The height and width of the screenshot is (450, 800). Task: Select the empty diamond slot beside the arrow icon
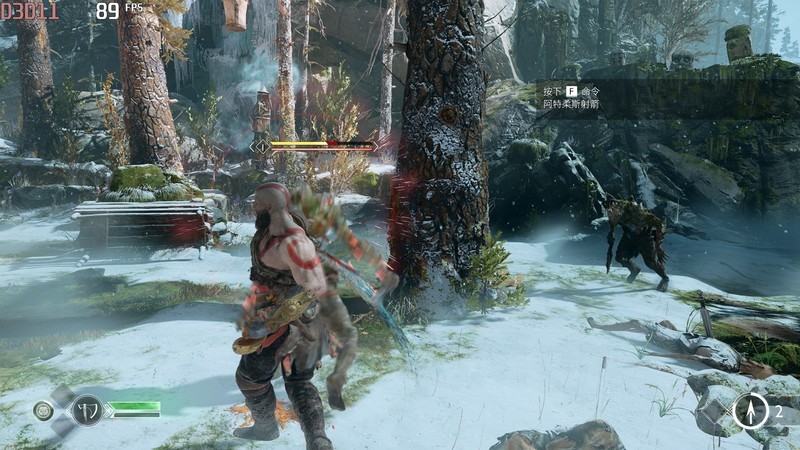pos(714,412)
